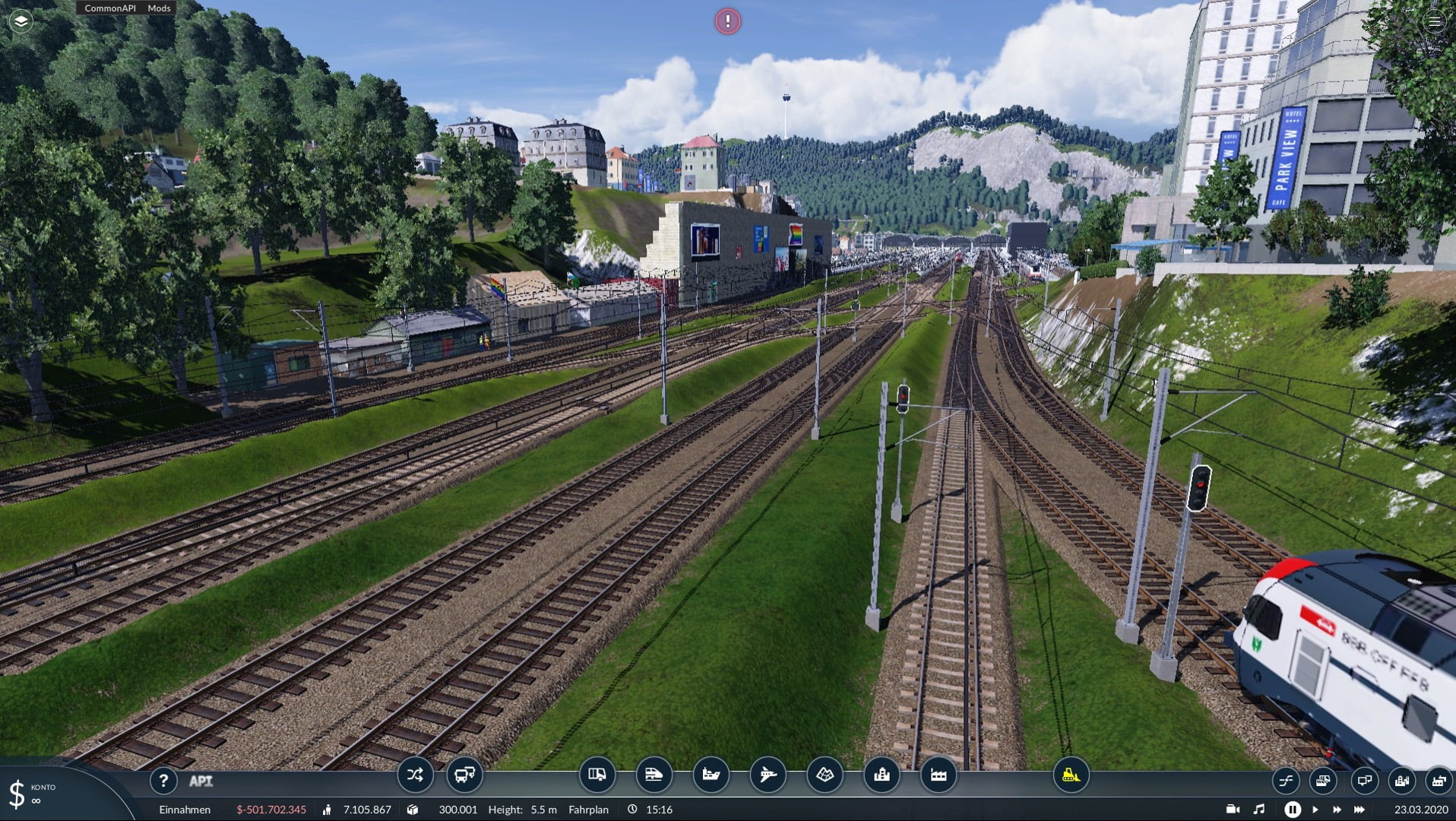This screenshot has width=1456, height=821.
Task: Open the line manager with crossed arrows
Action: click(x=415, y=775)
